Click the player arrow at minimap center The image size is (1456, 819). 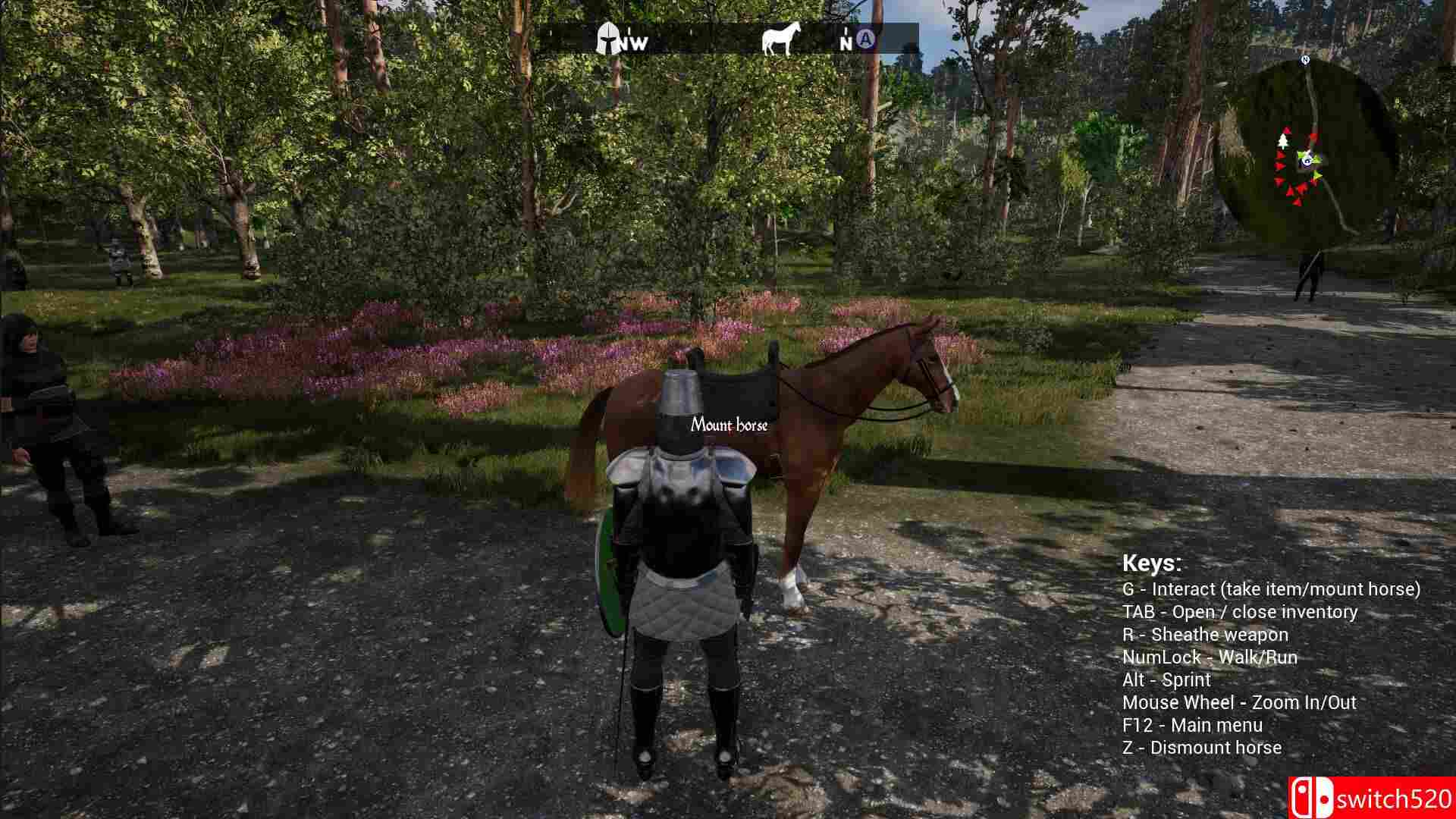coord(1307,161)
